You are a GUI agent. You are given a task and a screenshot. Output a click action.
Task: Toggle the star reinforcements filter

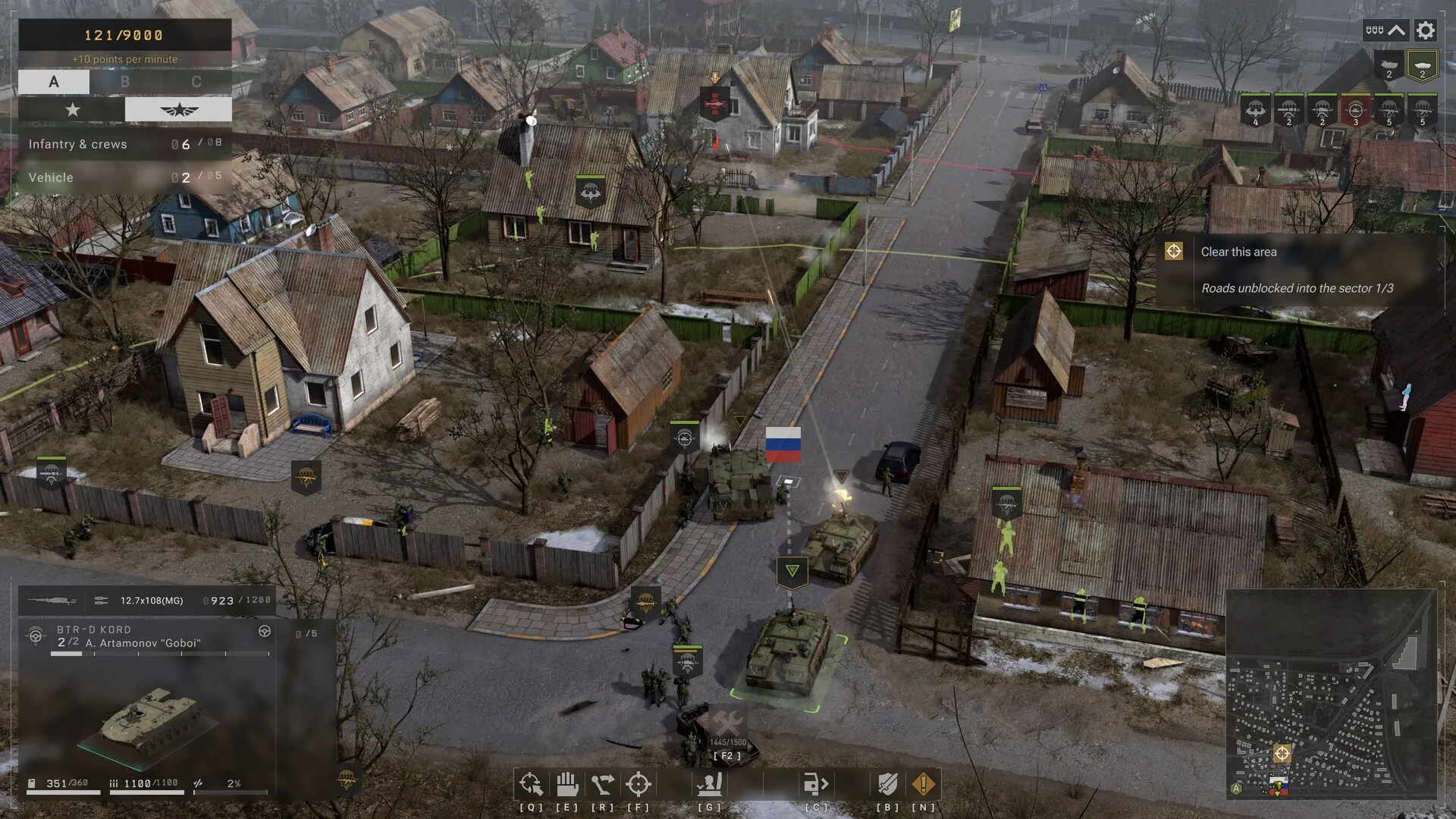[x=72, y=109]
